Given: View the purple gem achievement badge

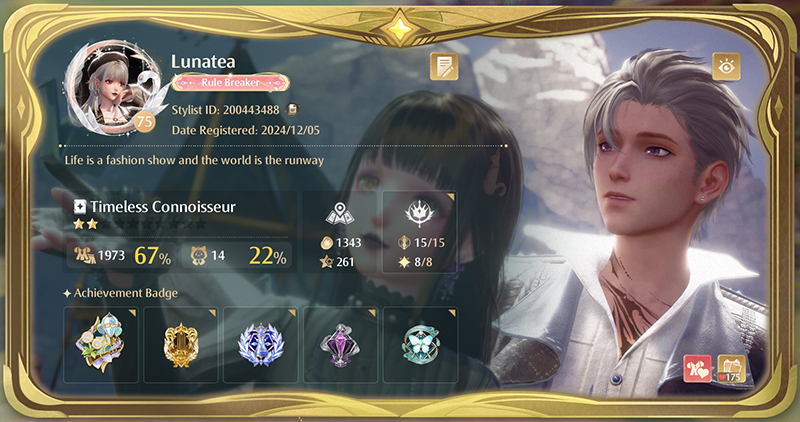Looking at the screenshot, I should [340, 344].
